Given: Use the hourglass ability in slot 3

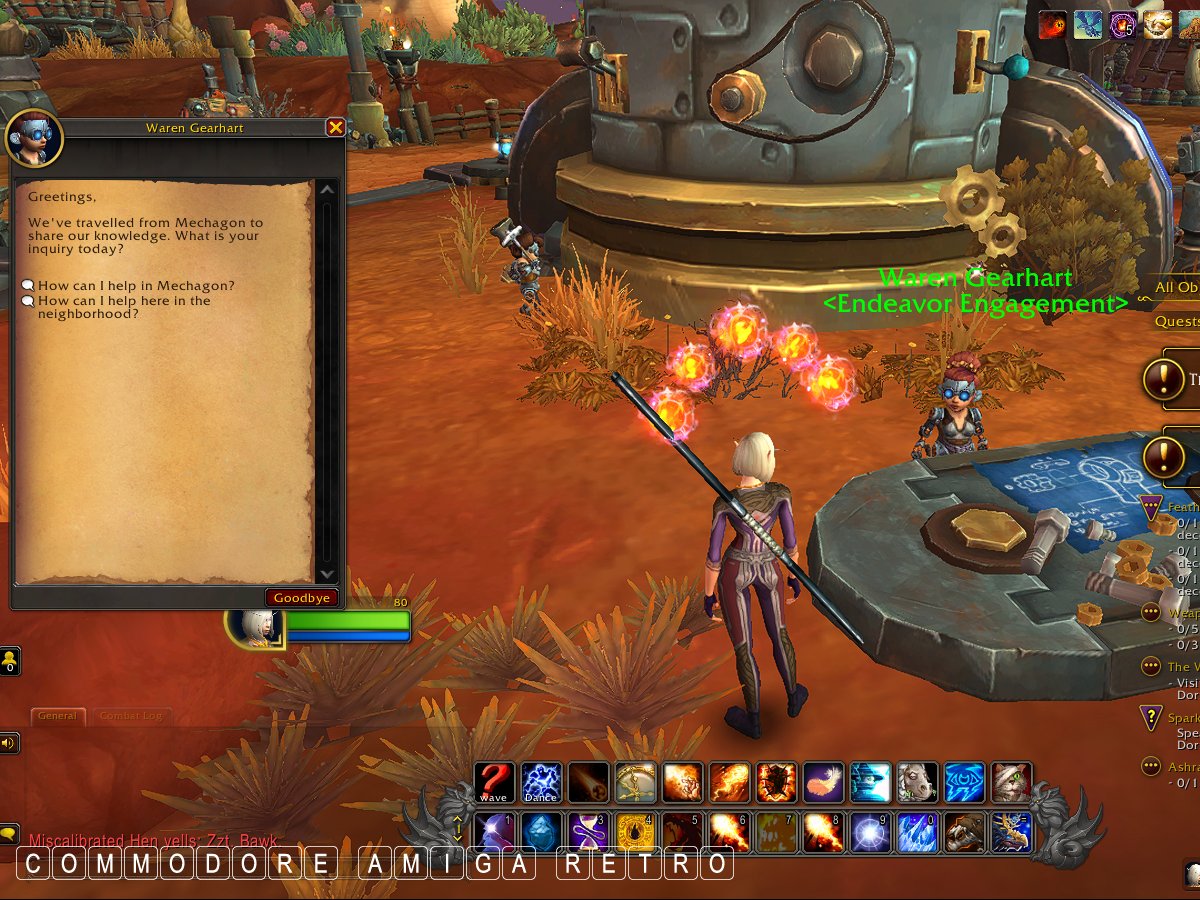Looking at the screenshot, I should 588,832.
